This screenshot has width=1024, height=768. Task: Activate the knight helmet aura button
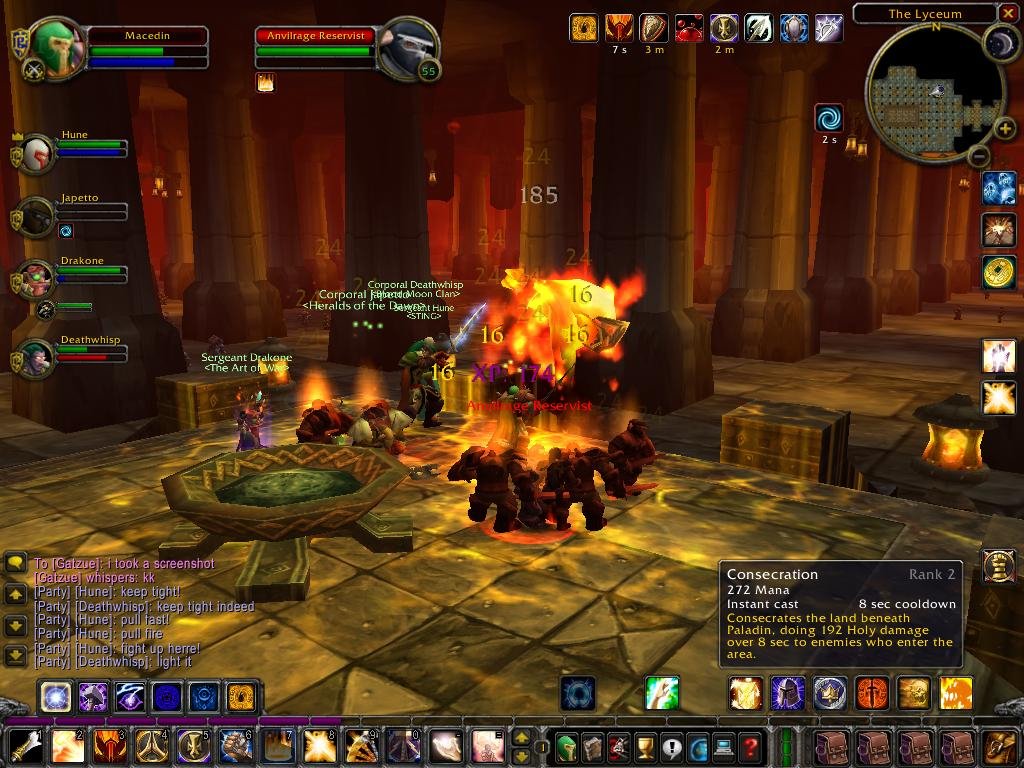click(787, 693)
